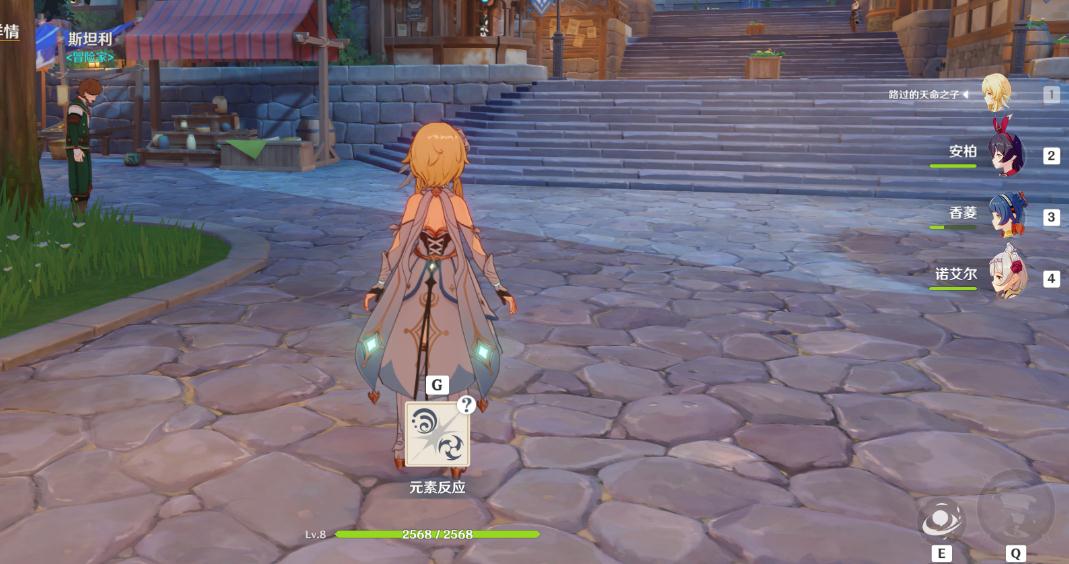1069x564 pixels.
Task: Switch to party member 安柏
Action: [1005, 154]
